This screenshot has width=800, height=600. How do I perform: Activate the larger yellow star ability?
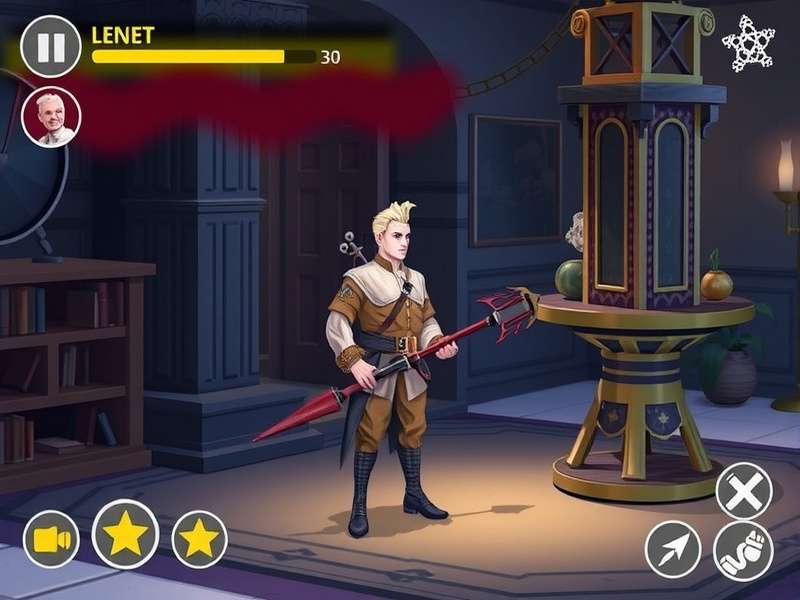125,534
